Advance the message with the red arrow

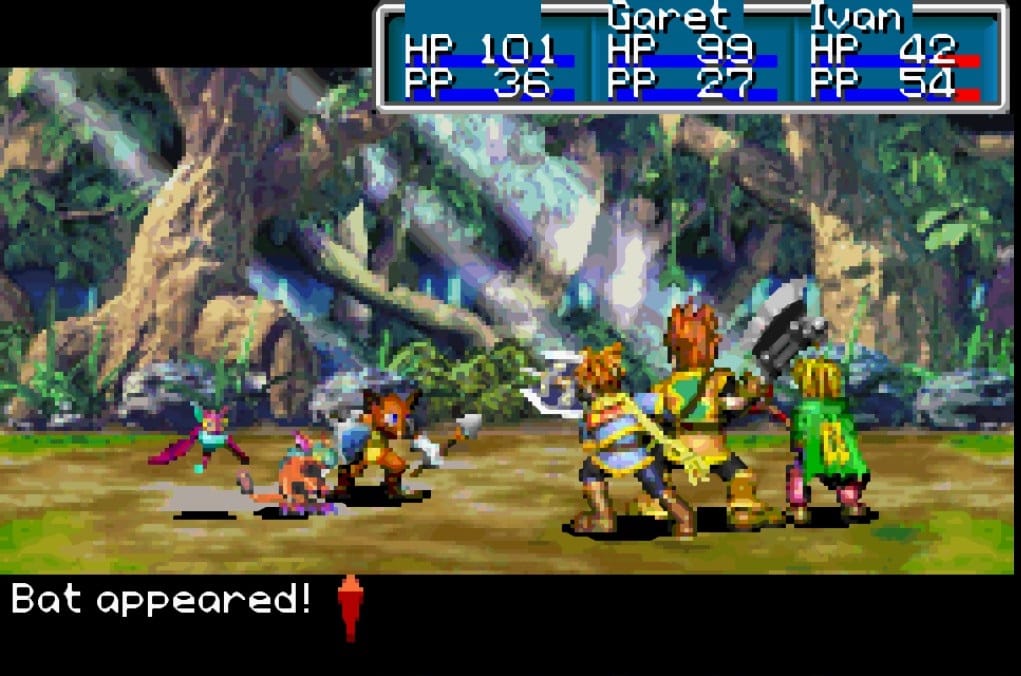(349, 605)
